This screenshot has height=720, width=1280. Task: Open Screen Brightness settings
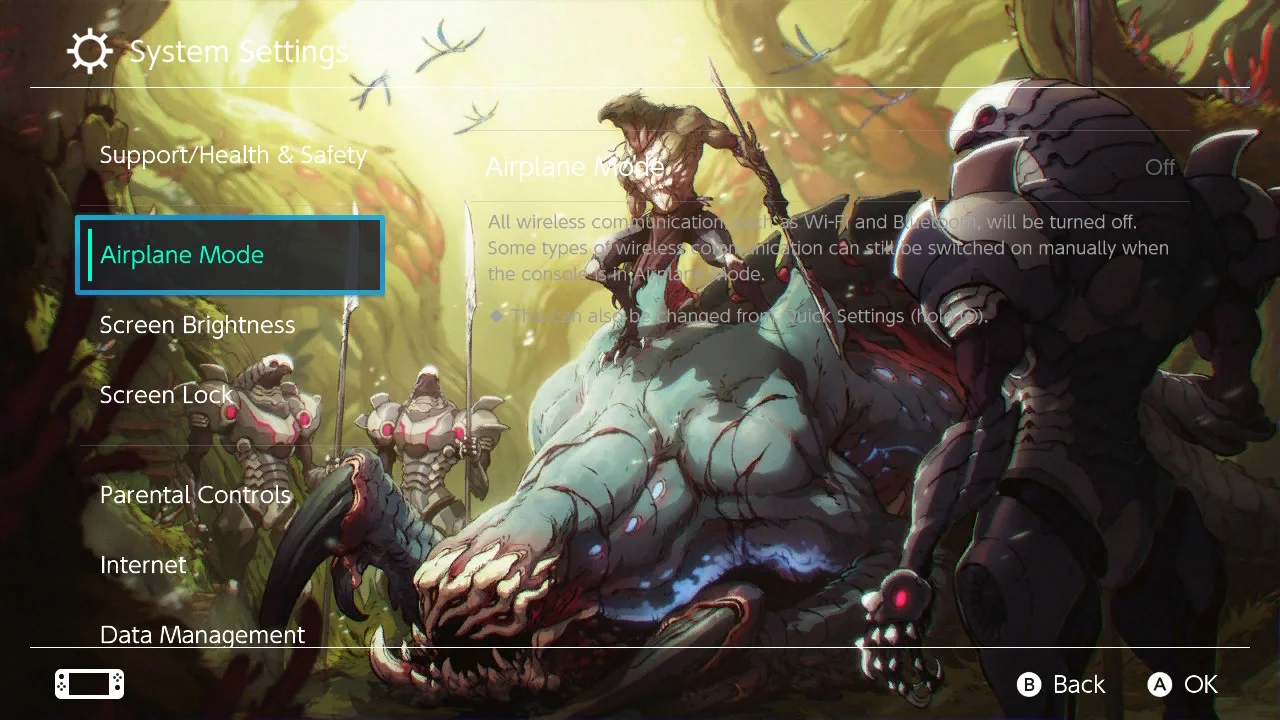197,324
